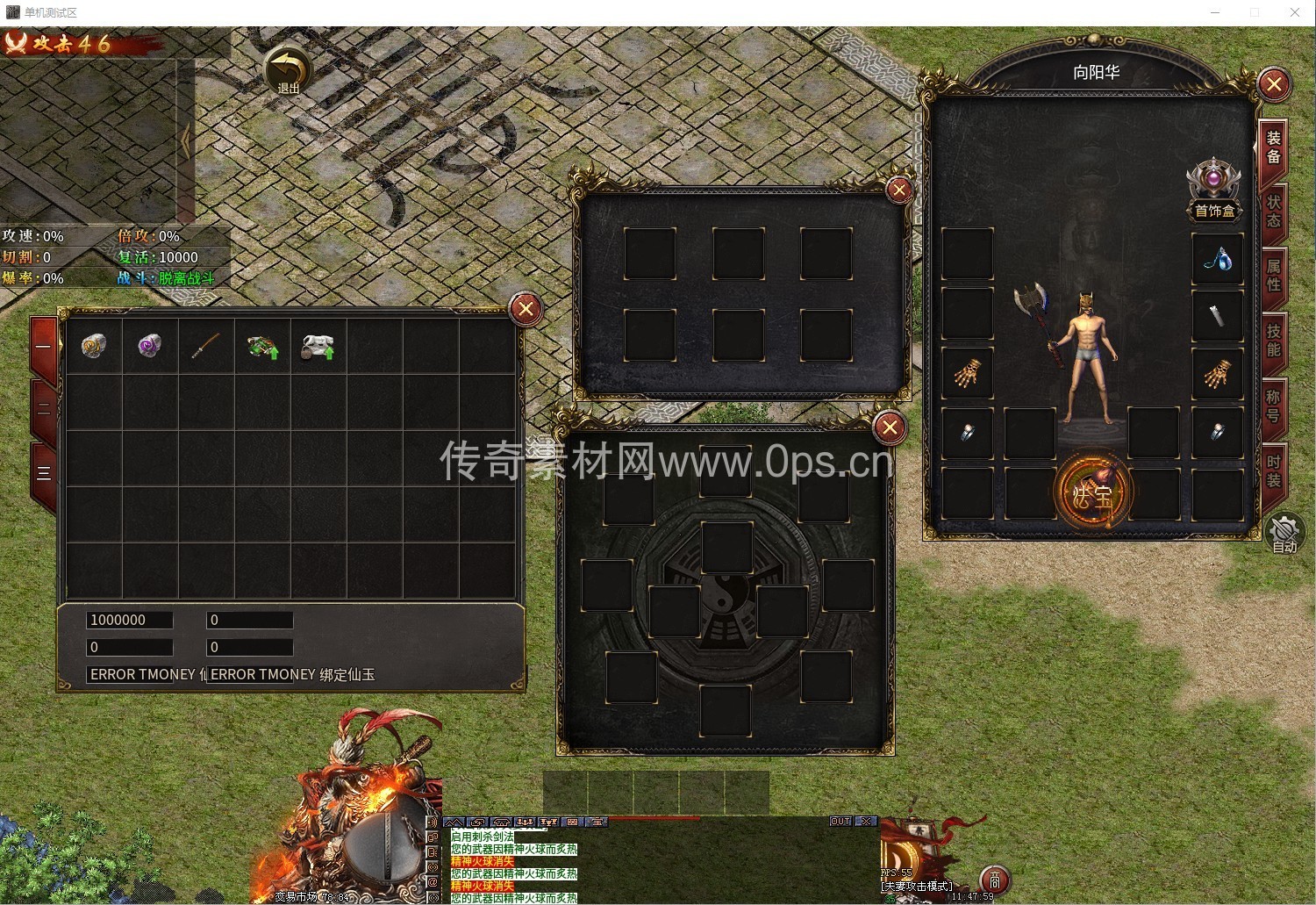Select the purple-swirl stone in the bag
This screenshot has height=905, width=1316.
point(150,346)
